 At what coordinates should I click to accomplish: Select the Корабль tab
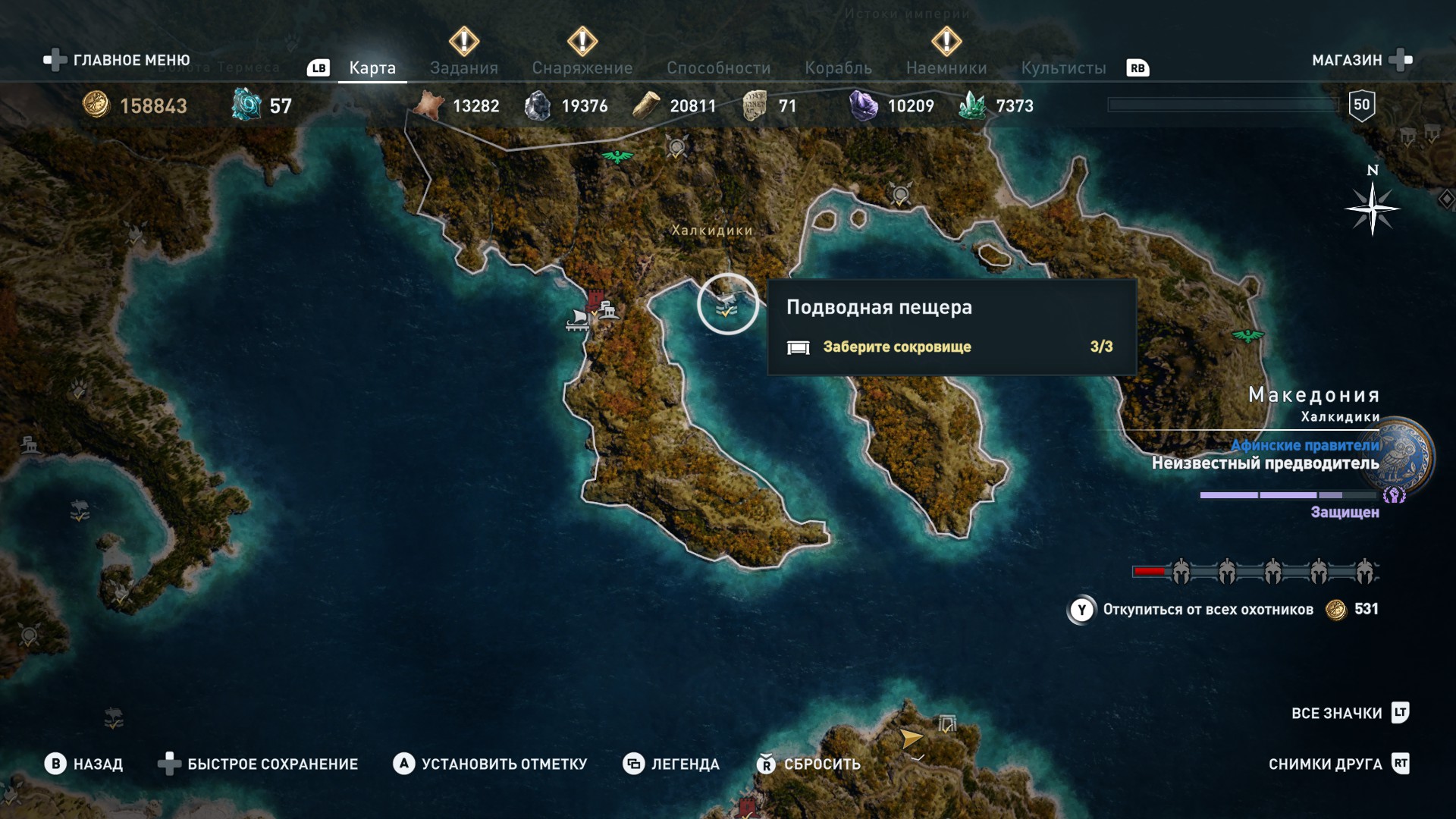pos(838,67)
